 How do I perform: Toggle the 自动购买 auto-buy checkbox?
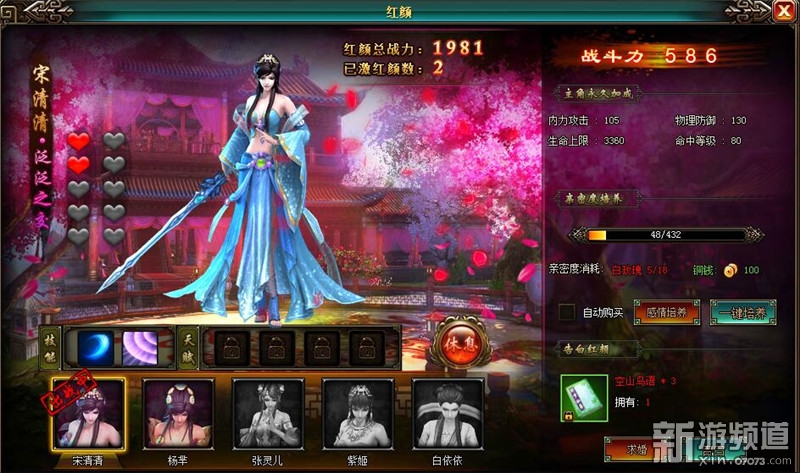(567, 313)
